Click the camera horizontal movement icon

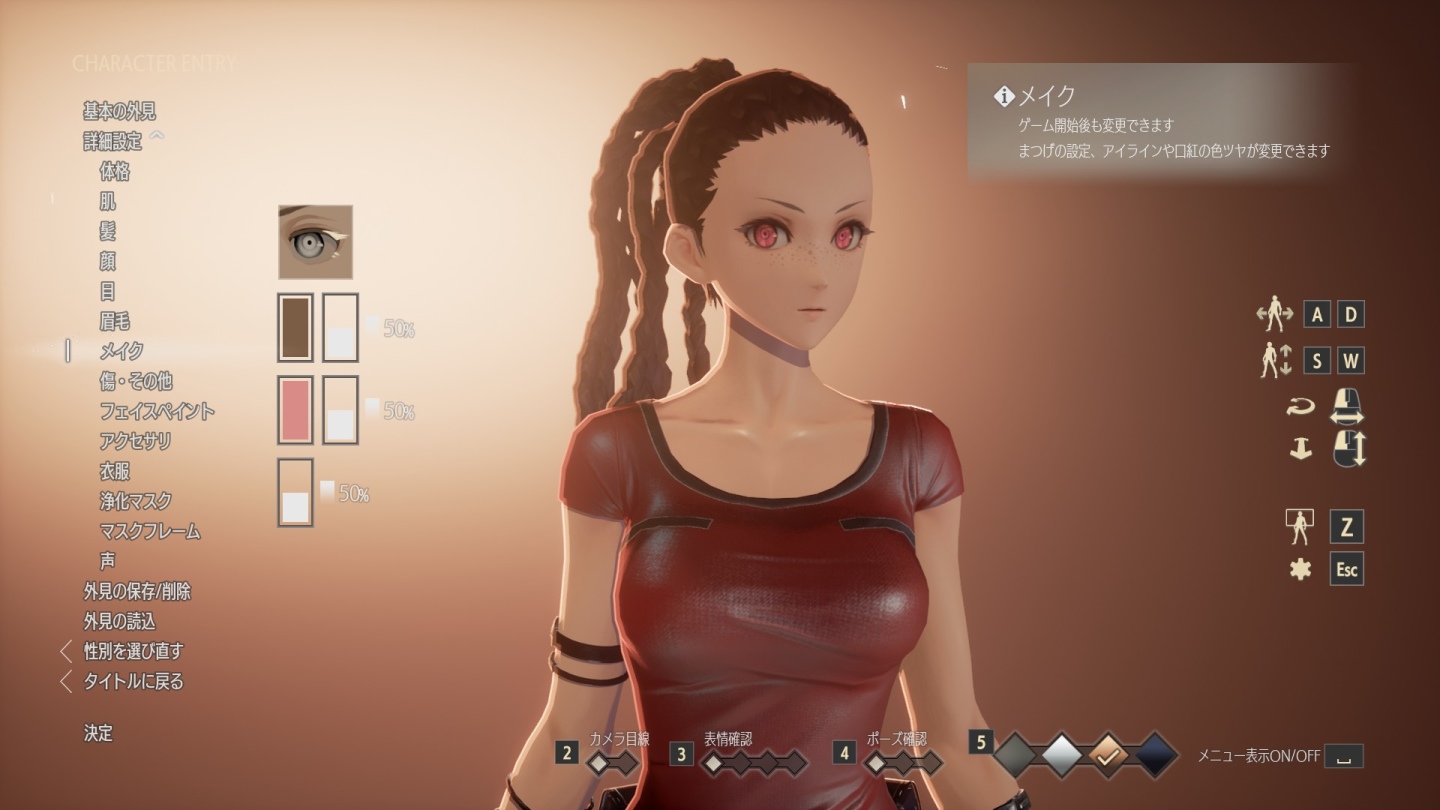click(x=1274, y=314)
